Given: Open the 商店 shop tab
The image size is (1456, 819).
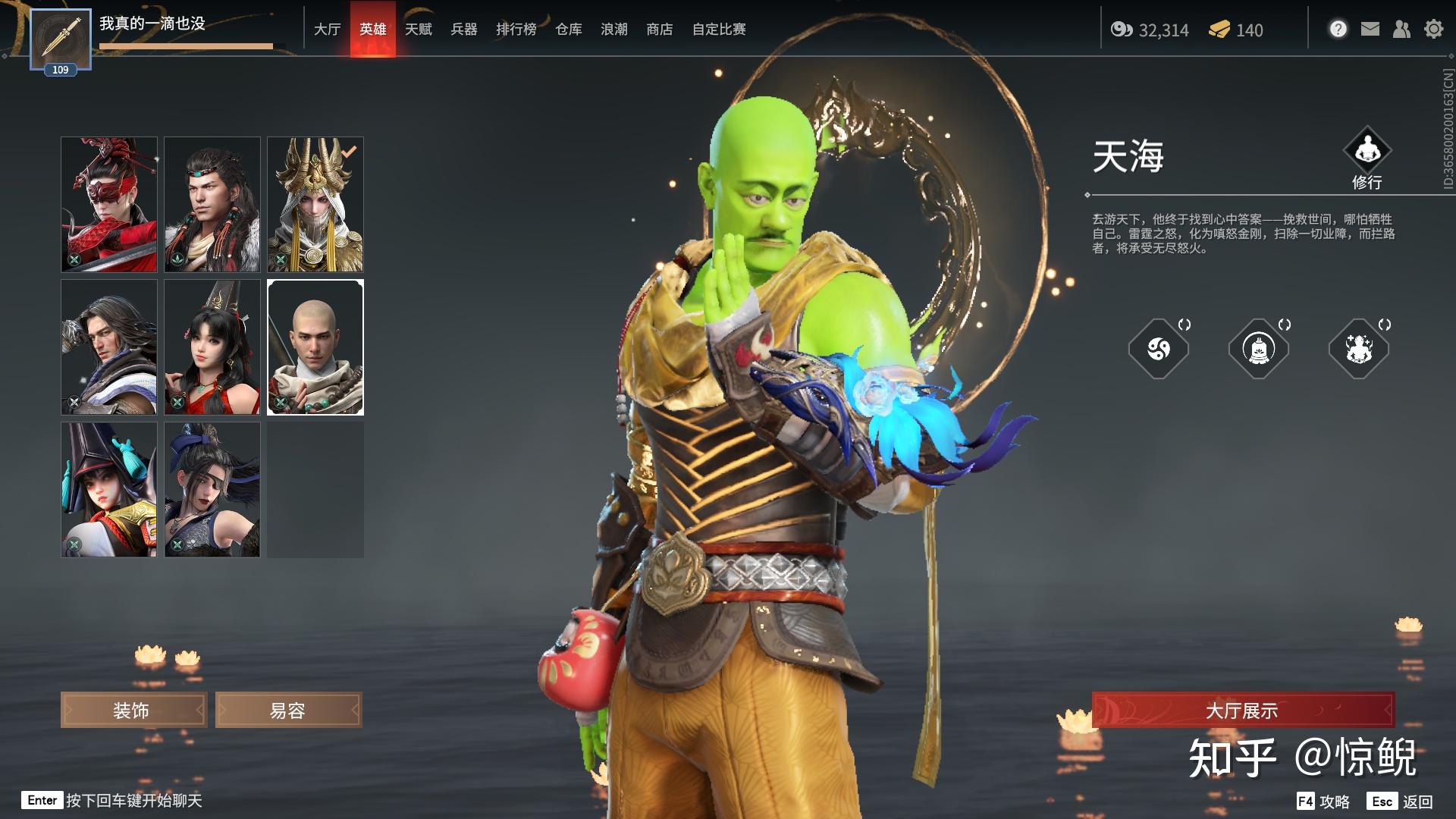Looking at the screenshot, I should [659, 30].
